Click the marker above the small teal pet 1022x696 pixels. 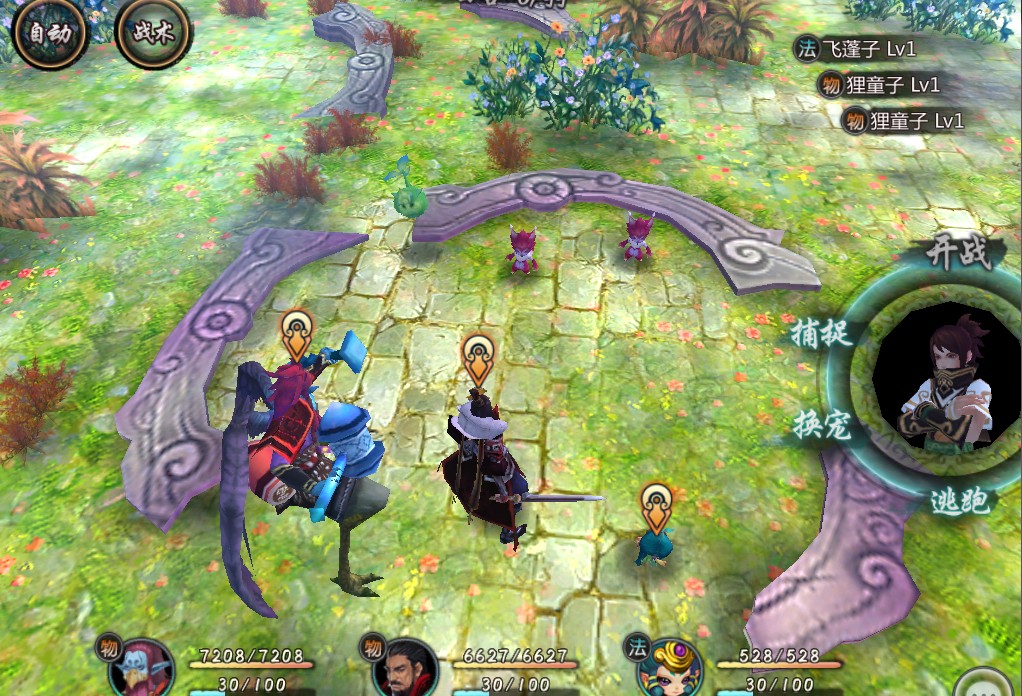pyautogui.click(x=656, y=506)
